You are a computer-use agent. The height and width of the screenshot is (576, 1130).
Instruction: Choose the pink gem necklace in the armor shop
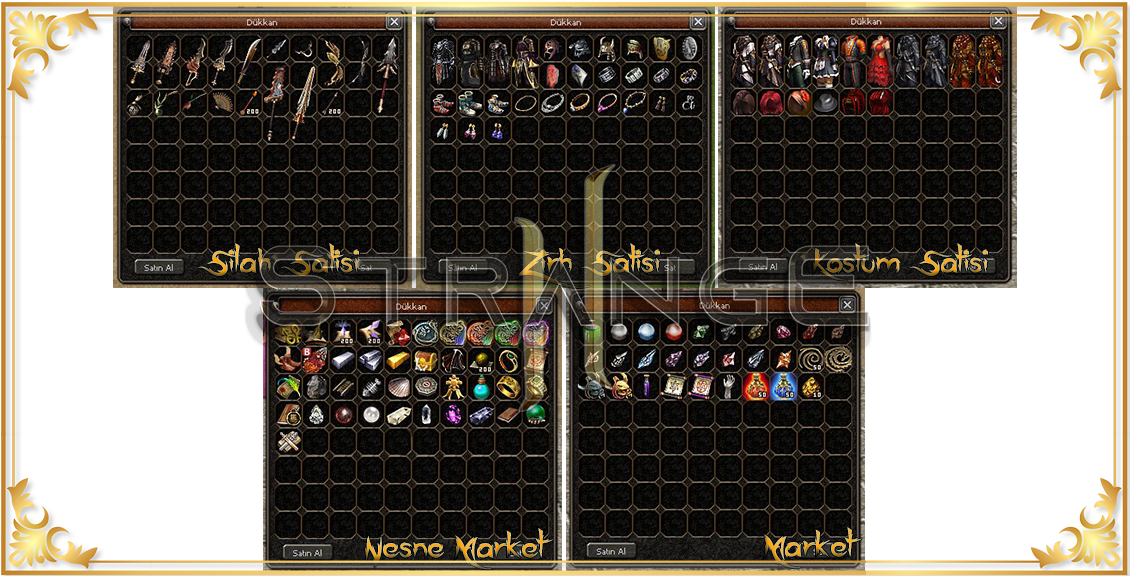click(607, 102)
